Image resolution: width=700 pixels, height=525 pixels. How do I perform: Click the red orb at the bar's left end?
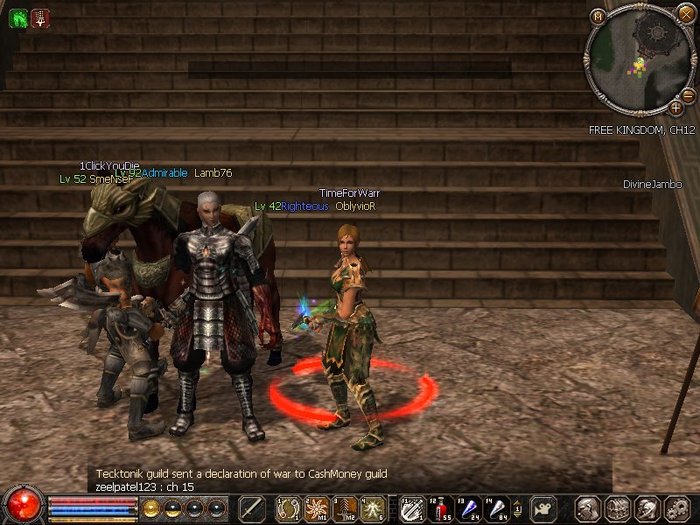pyautogui.click(x=22, y=505)
